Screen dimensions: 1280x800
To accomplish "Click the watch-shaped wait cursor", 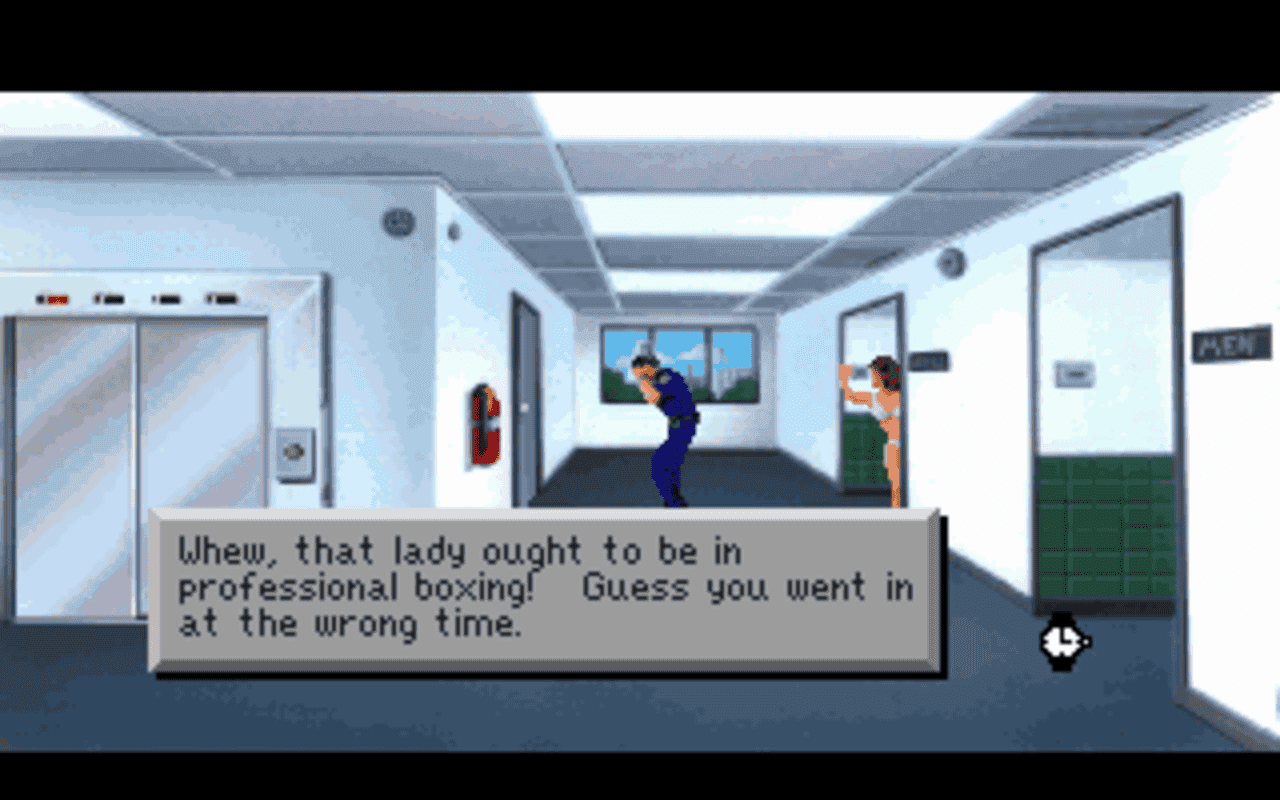I will 1063,643.
